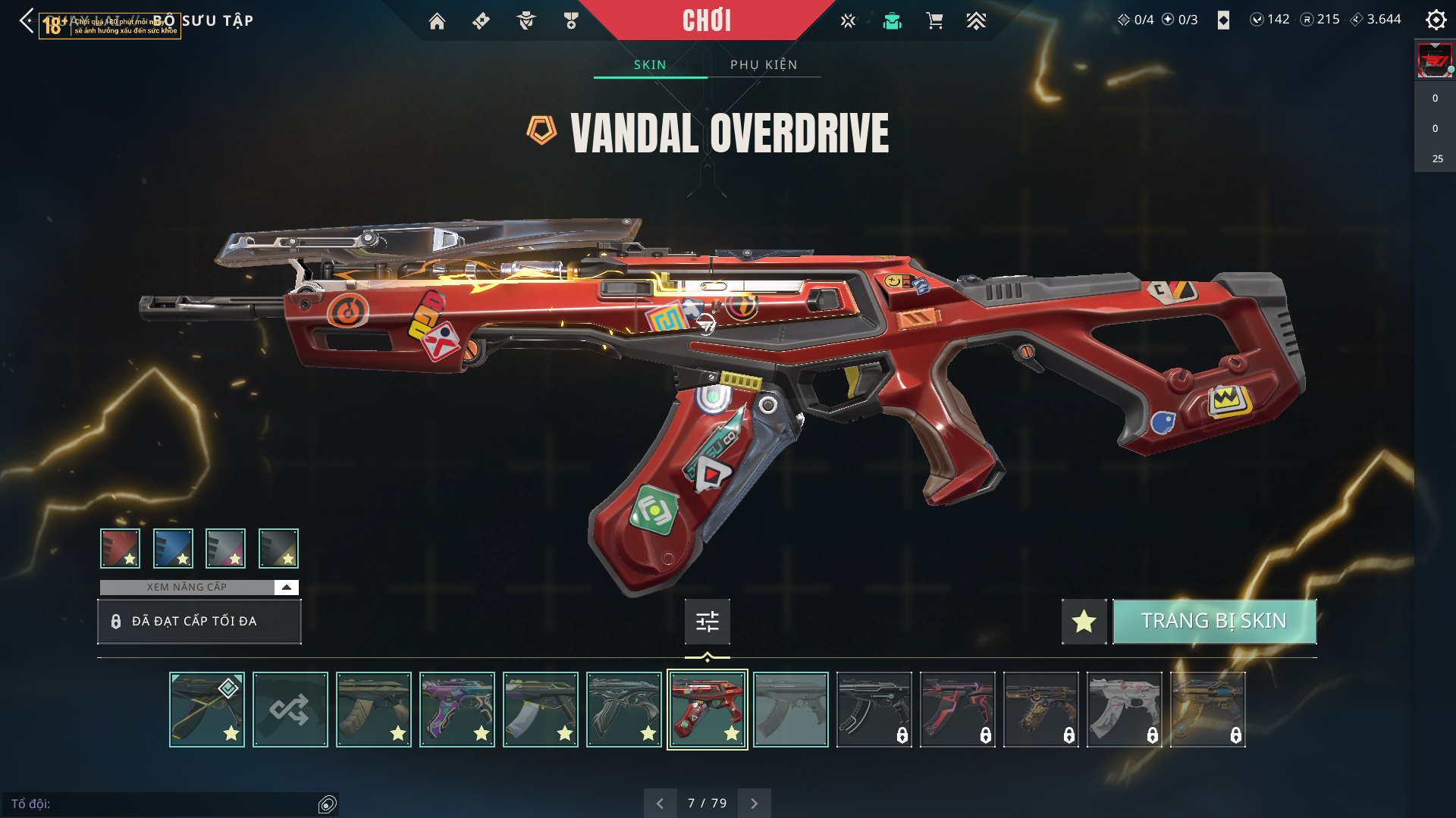
Task: Open the CHƠI play menu
Action: pyautogui.click(x=706, y=20)
